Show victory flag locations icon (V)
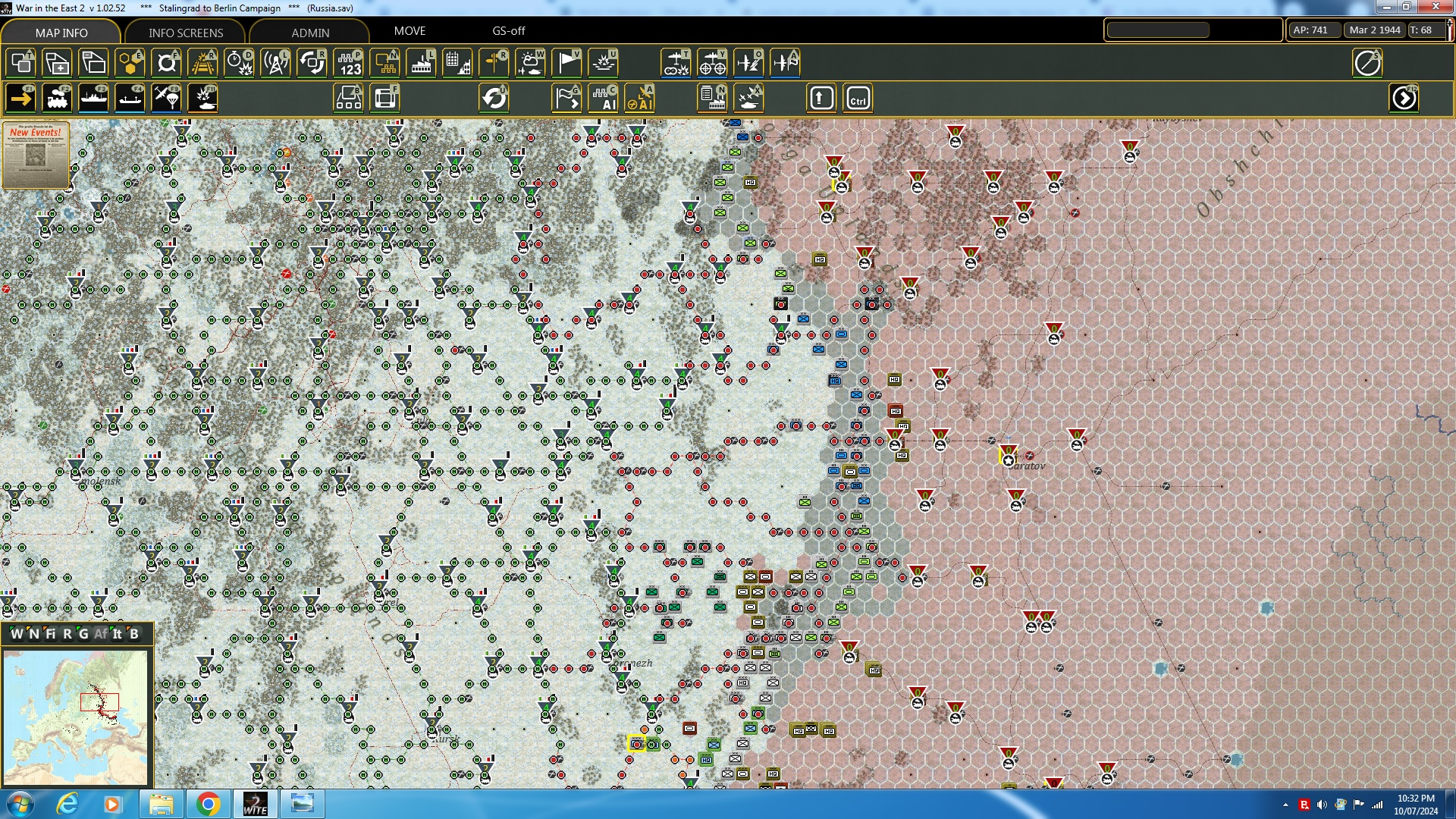This screenshot has height=819, width=1456. point(566,63)
